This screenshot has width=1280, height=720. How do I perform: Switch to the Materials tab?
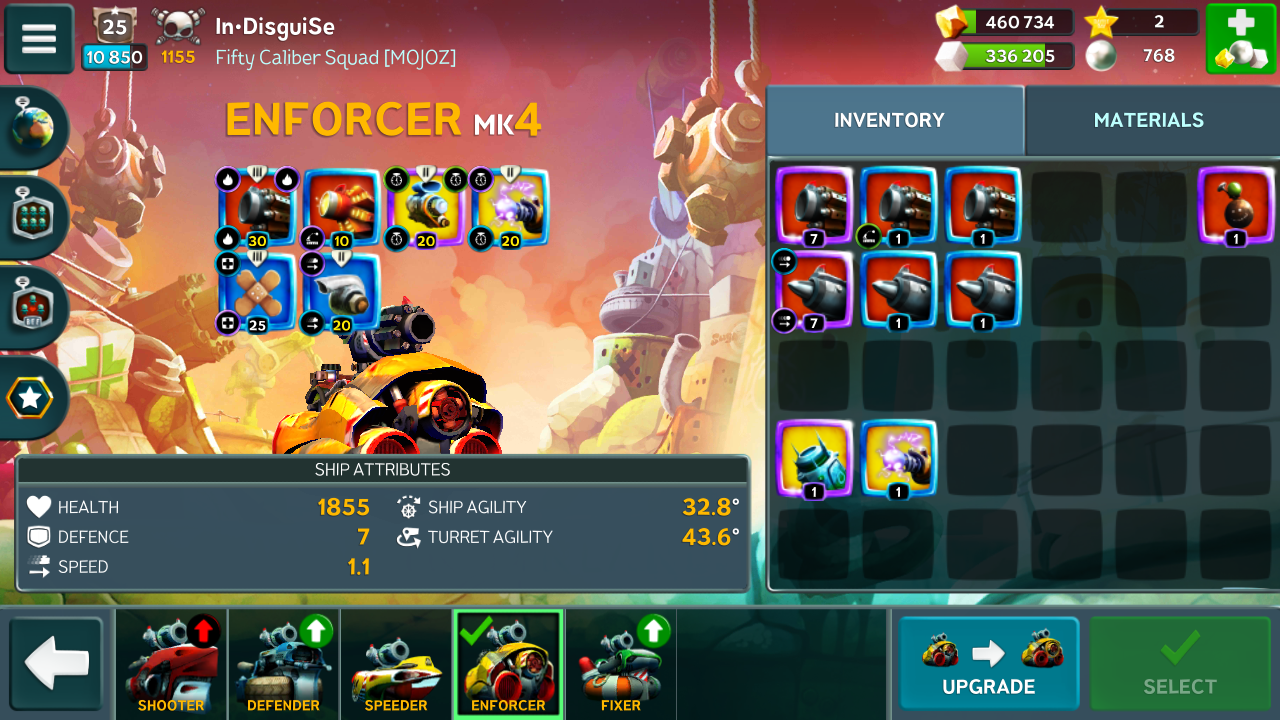pyautogui.click(x=1148, y=120)
